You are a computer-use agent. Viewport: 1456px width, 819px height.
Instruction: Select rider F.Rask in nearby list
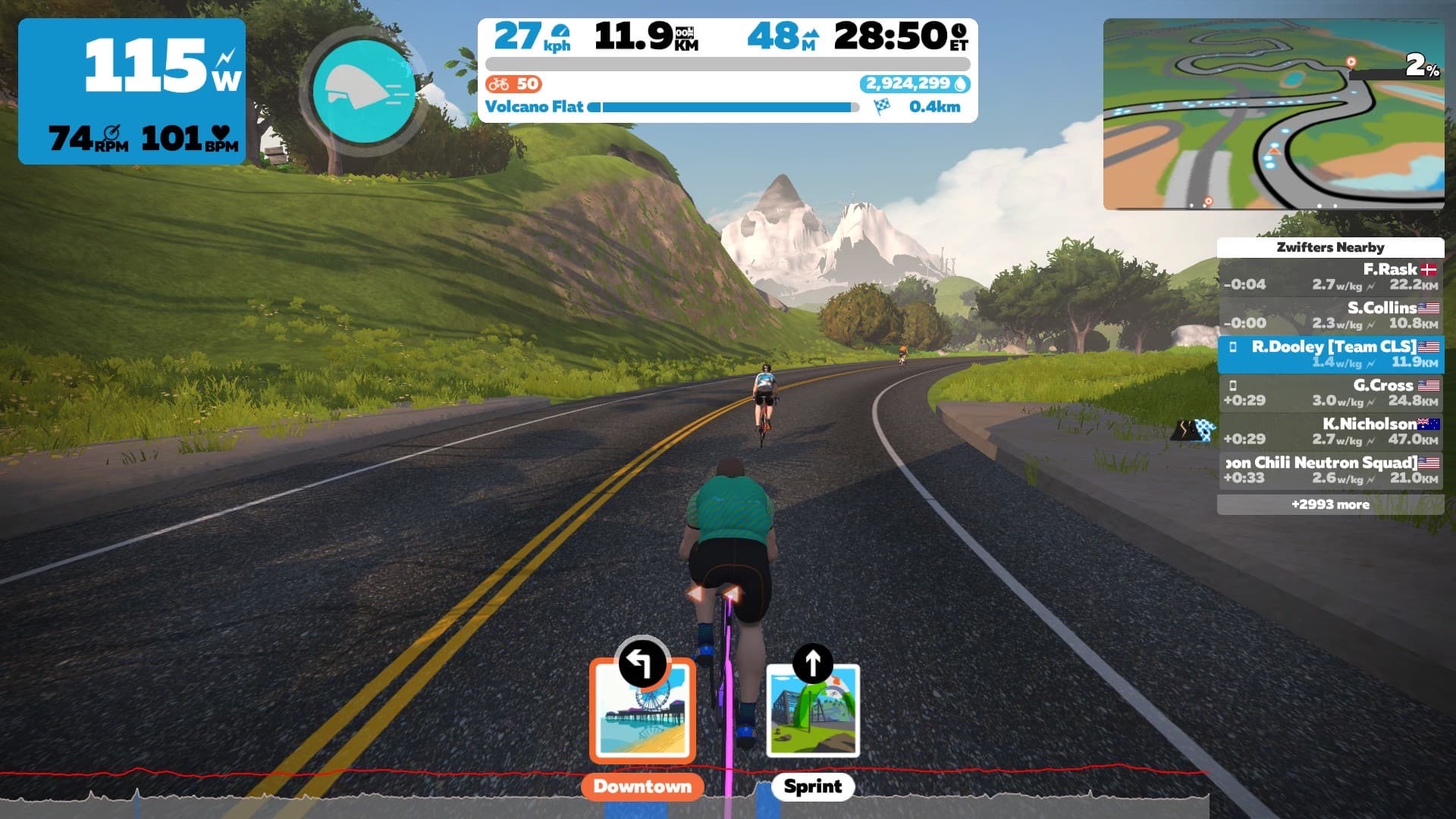(x=1330, y=277)
